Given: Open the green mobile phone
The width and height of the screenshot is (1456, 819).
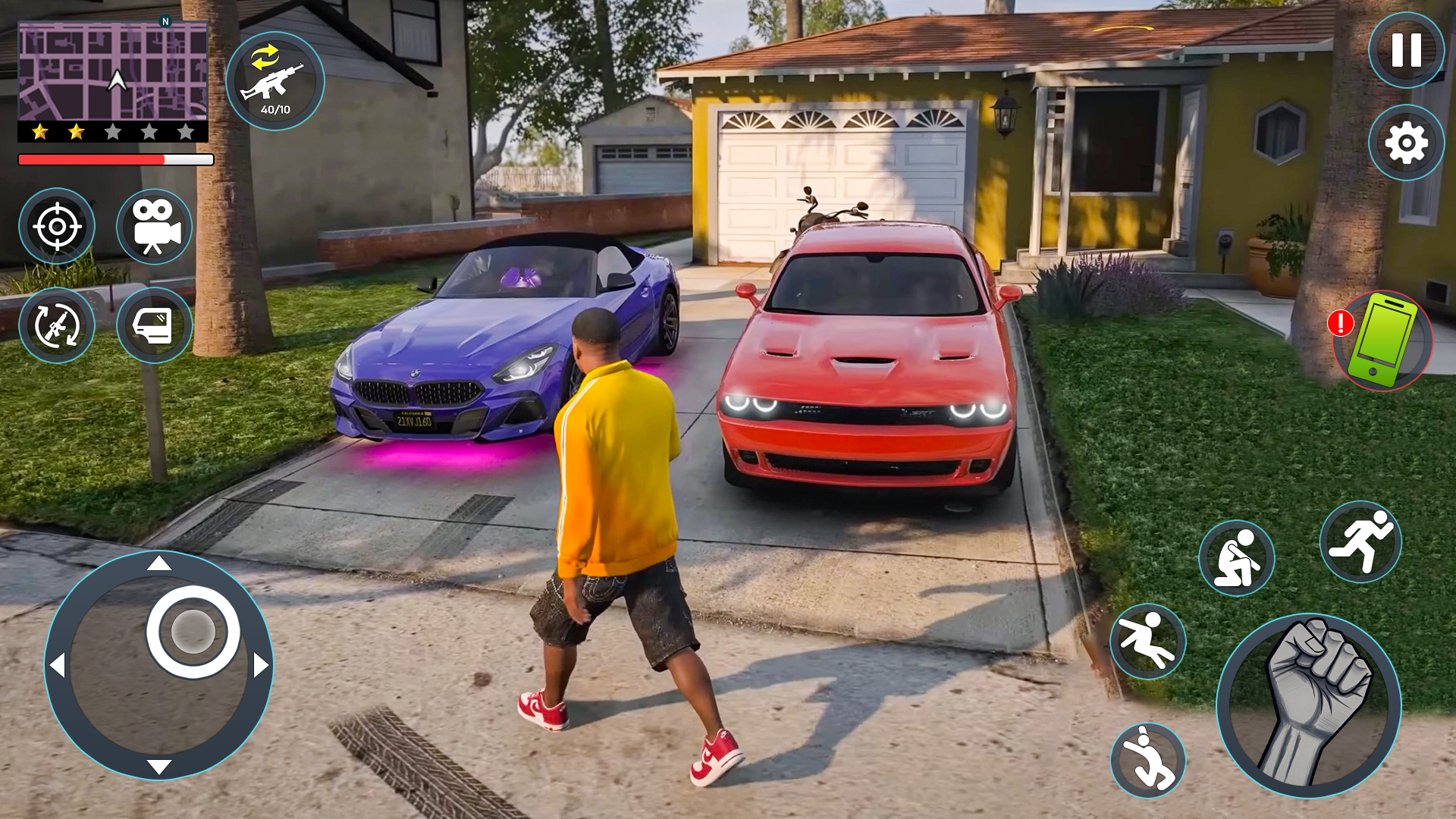Looking at the screenshot, I should (x=1383, y=341).
